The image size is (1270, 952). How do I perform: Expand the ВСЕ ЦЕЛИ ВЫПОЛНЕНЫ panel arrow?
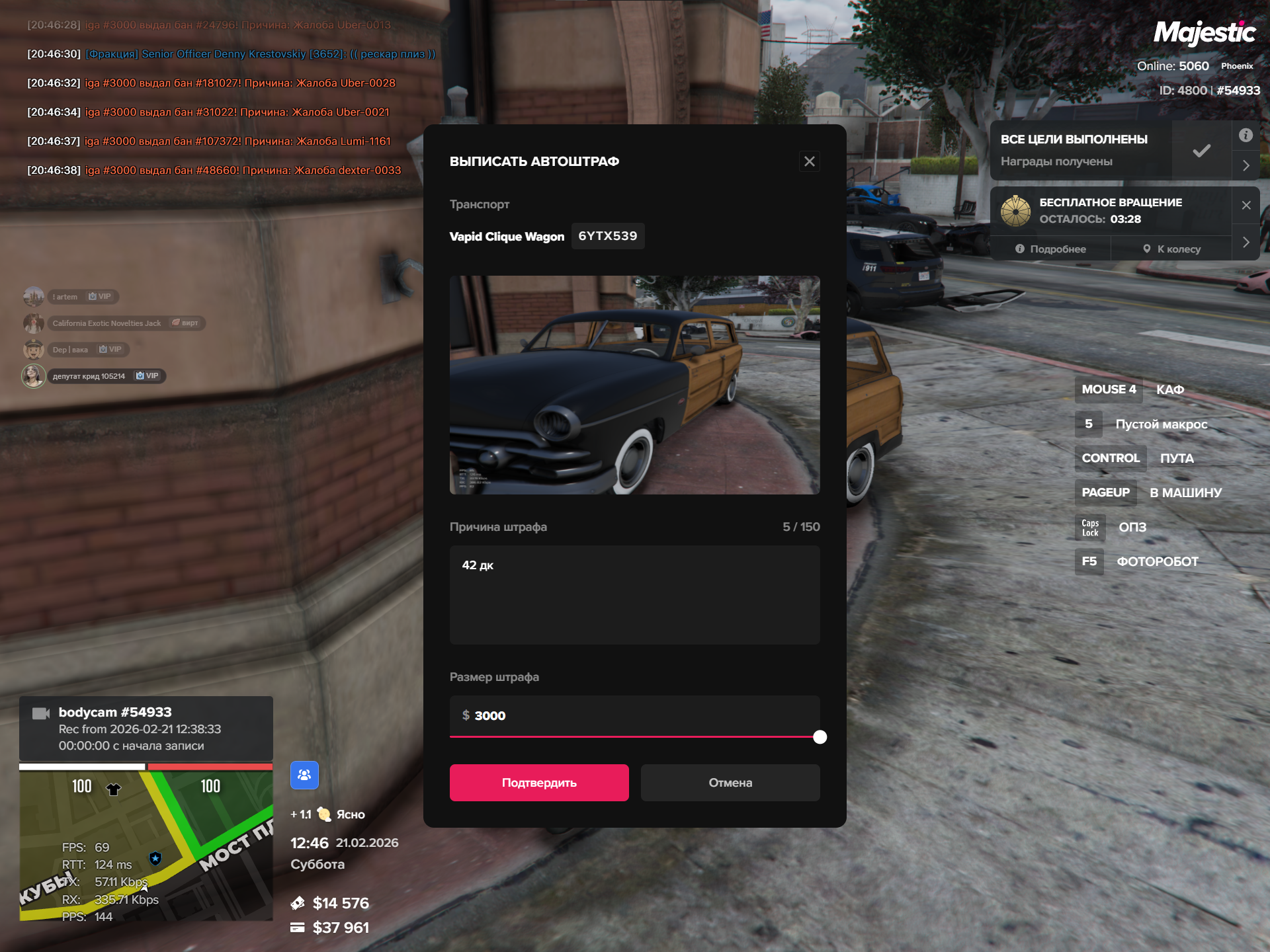(x=1246, y=165)
